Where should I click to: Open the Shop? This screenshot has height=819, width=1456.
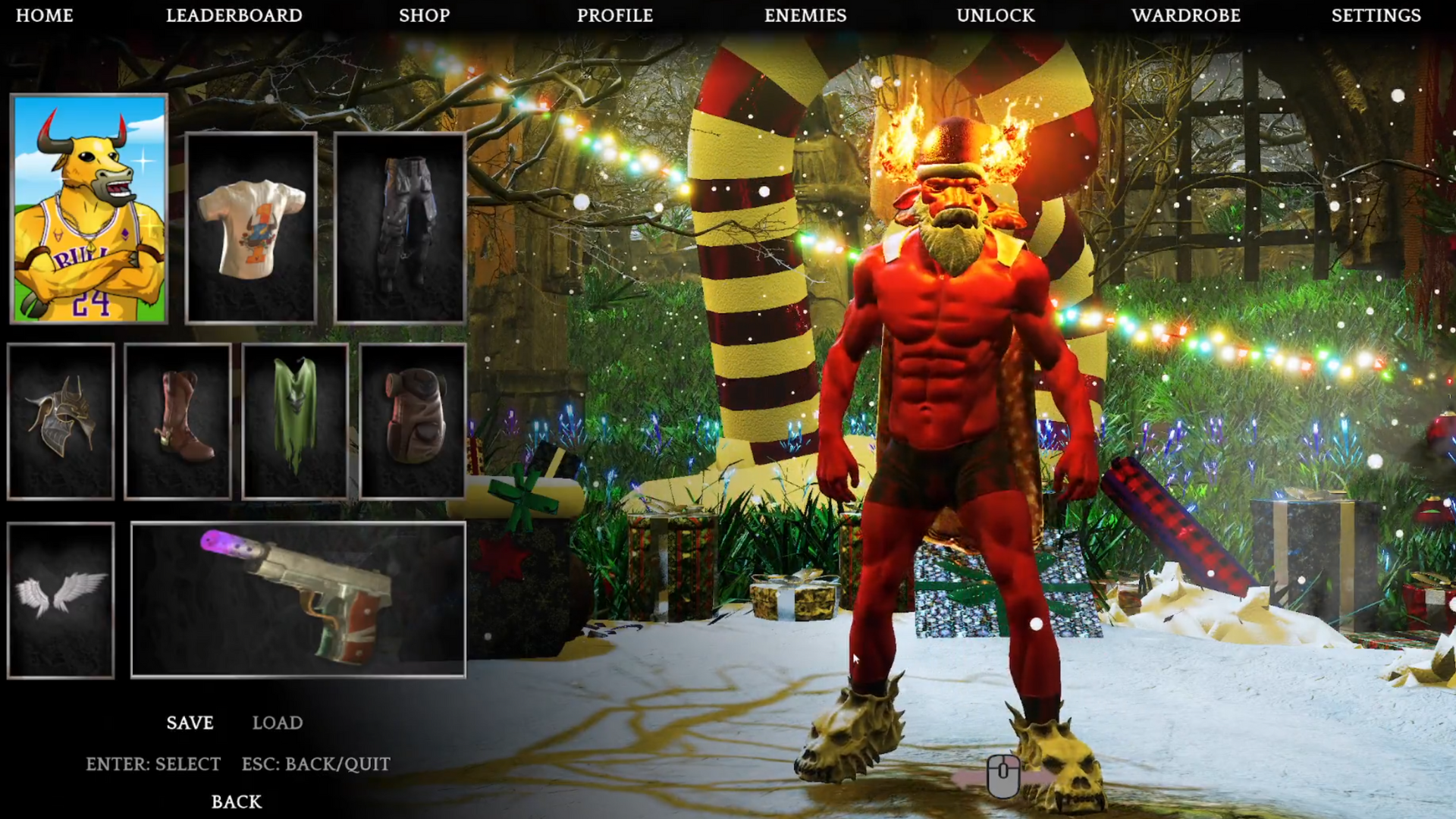click(x=425, y=15)
